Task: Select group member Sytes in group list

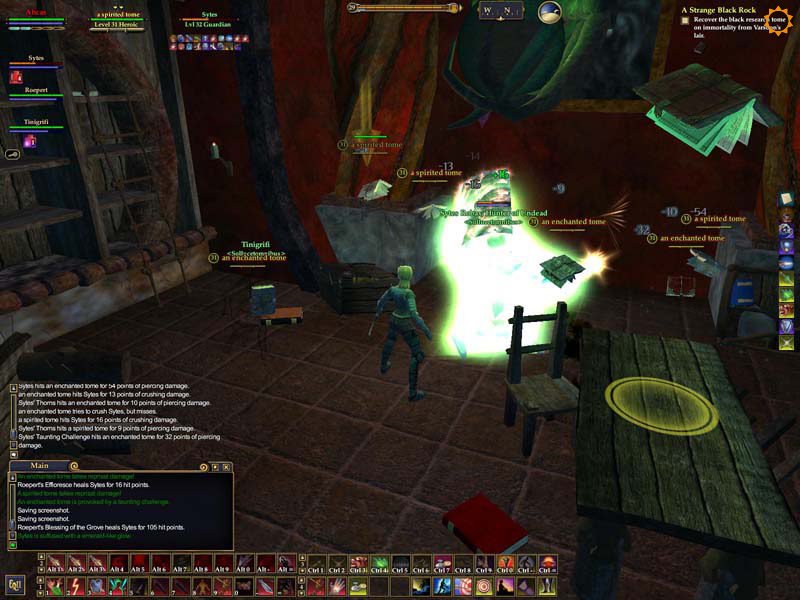Action: (x=36, y=61)
